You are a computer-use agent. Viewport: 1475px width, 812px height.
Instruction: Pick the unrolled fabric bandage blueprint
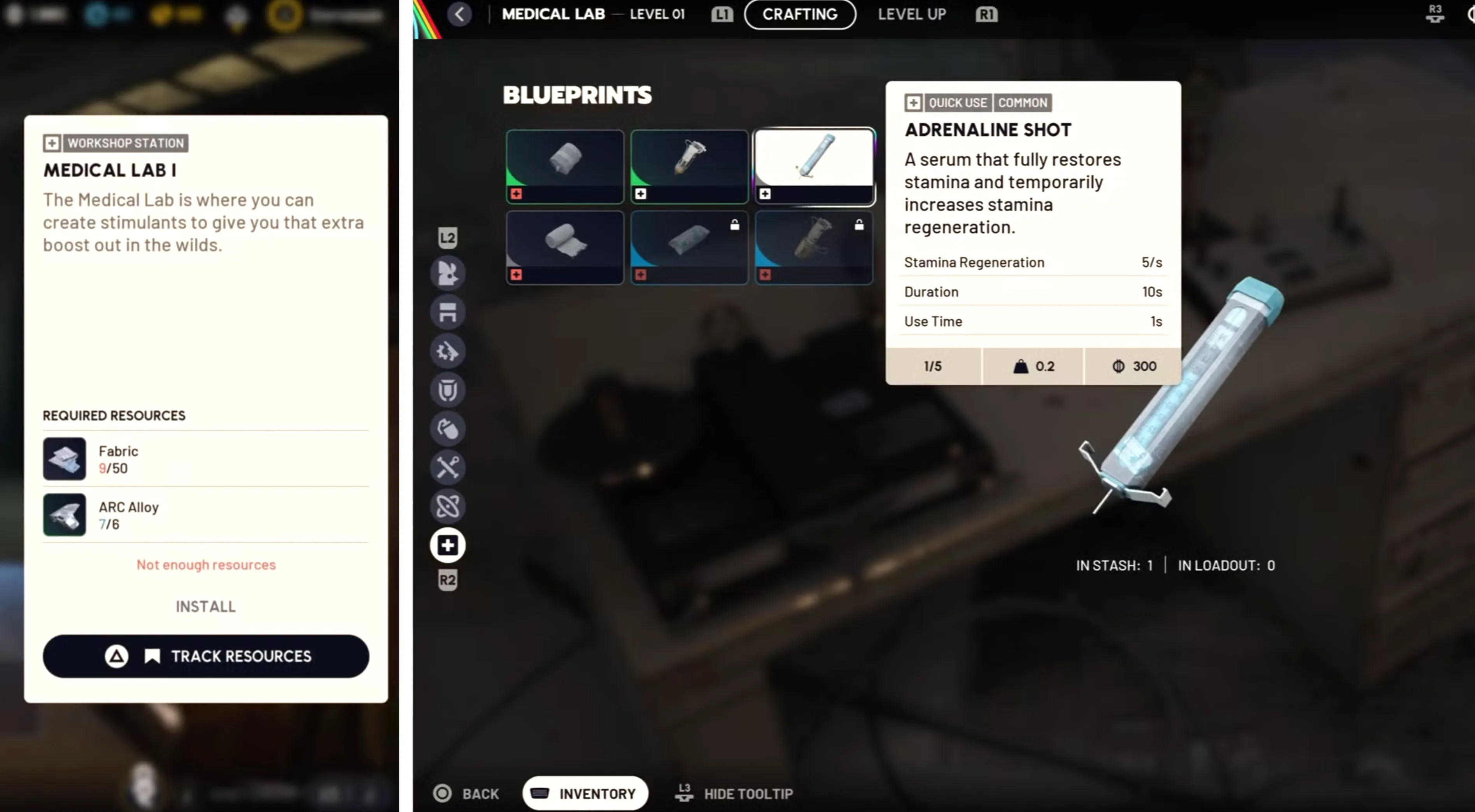[564, 247]
